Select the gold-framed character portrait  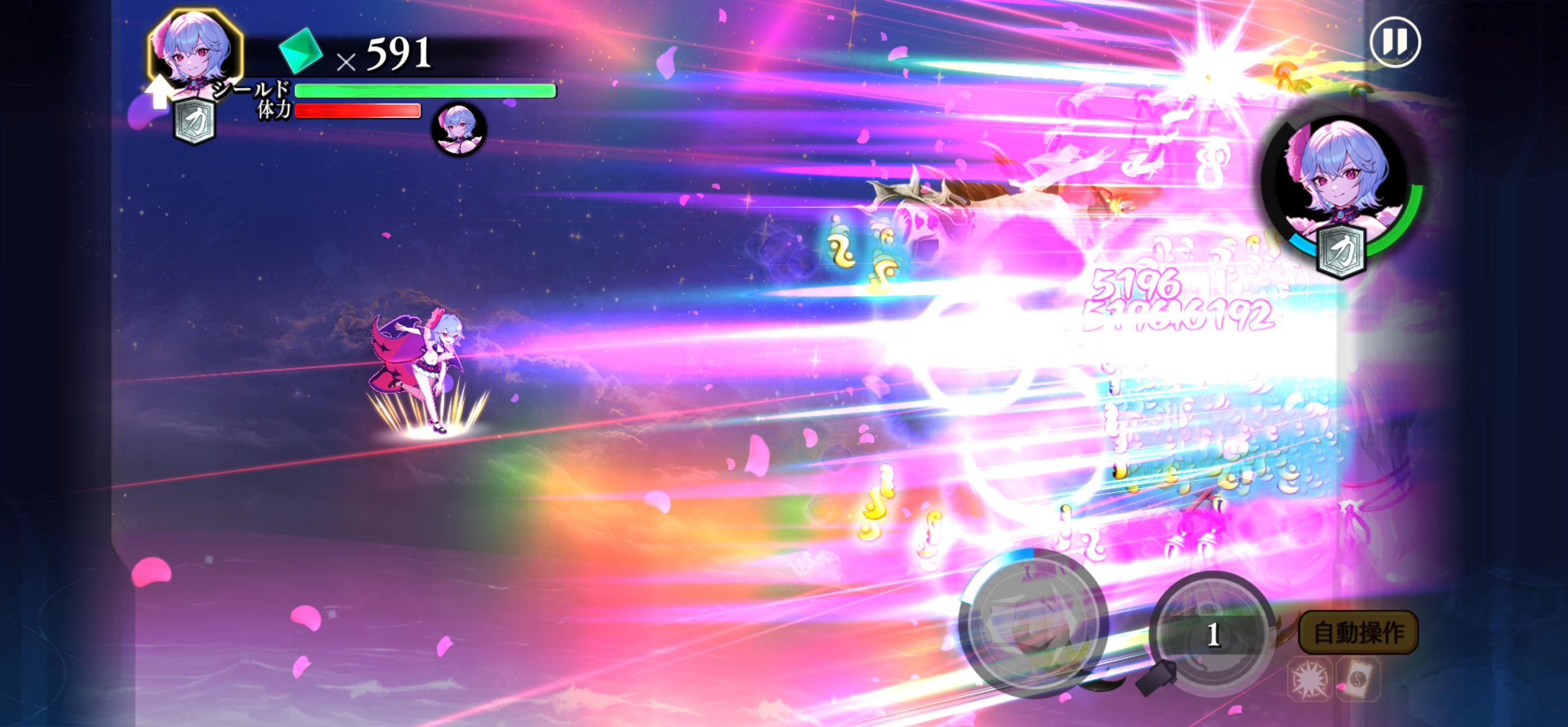[x=195, y=50]
